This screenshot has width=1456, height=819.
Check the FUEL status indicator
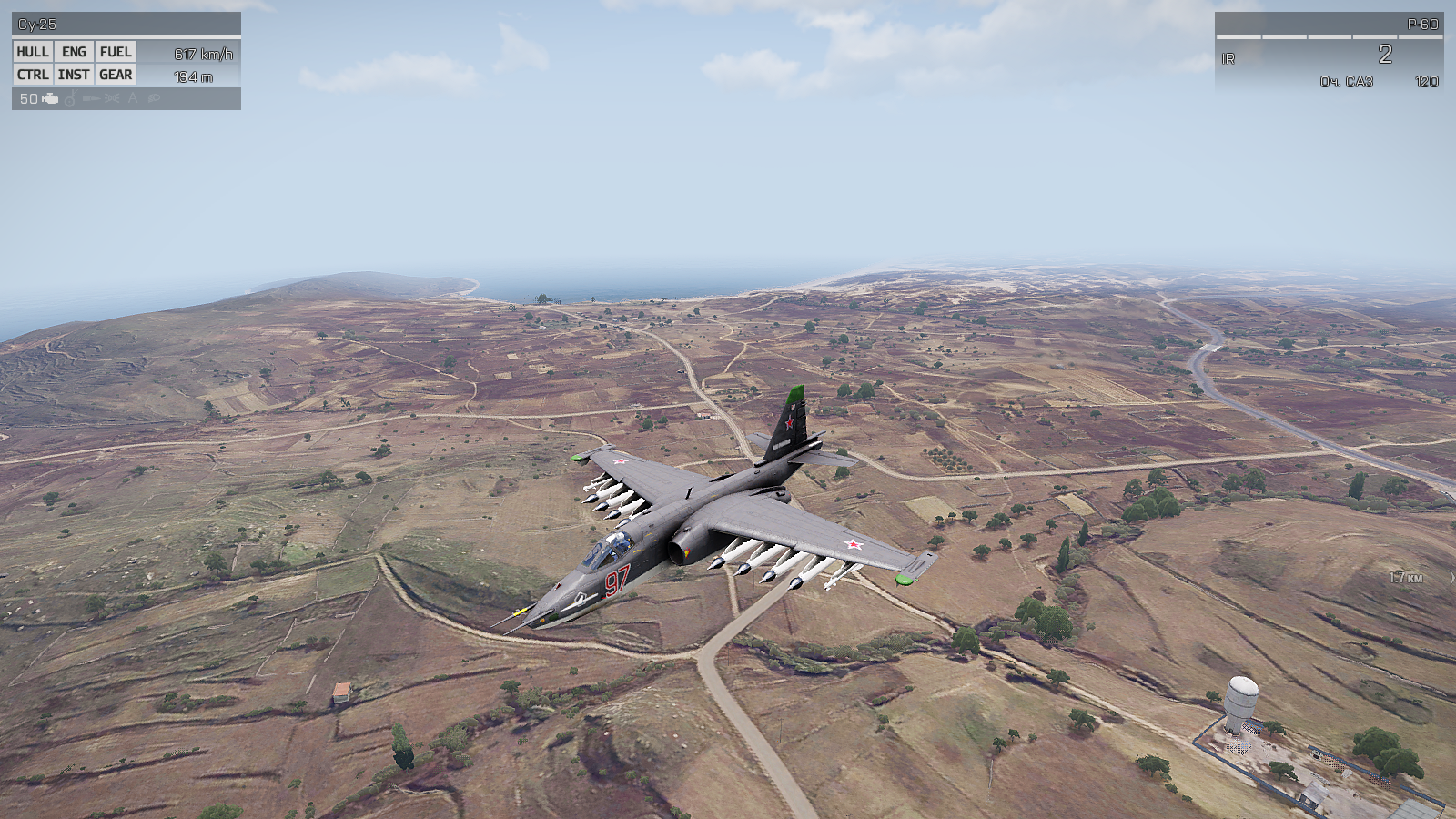[116, 52]
